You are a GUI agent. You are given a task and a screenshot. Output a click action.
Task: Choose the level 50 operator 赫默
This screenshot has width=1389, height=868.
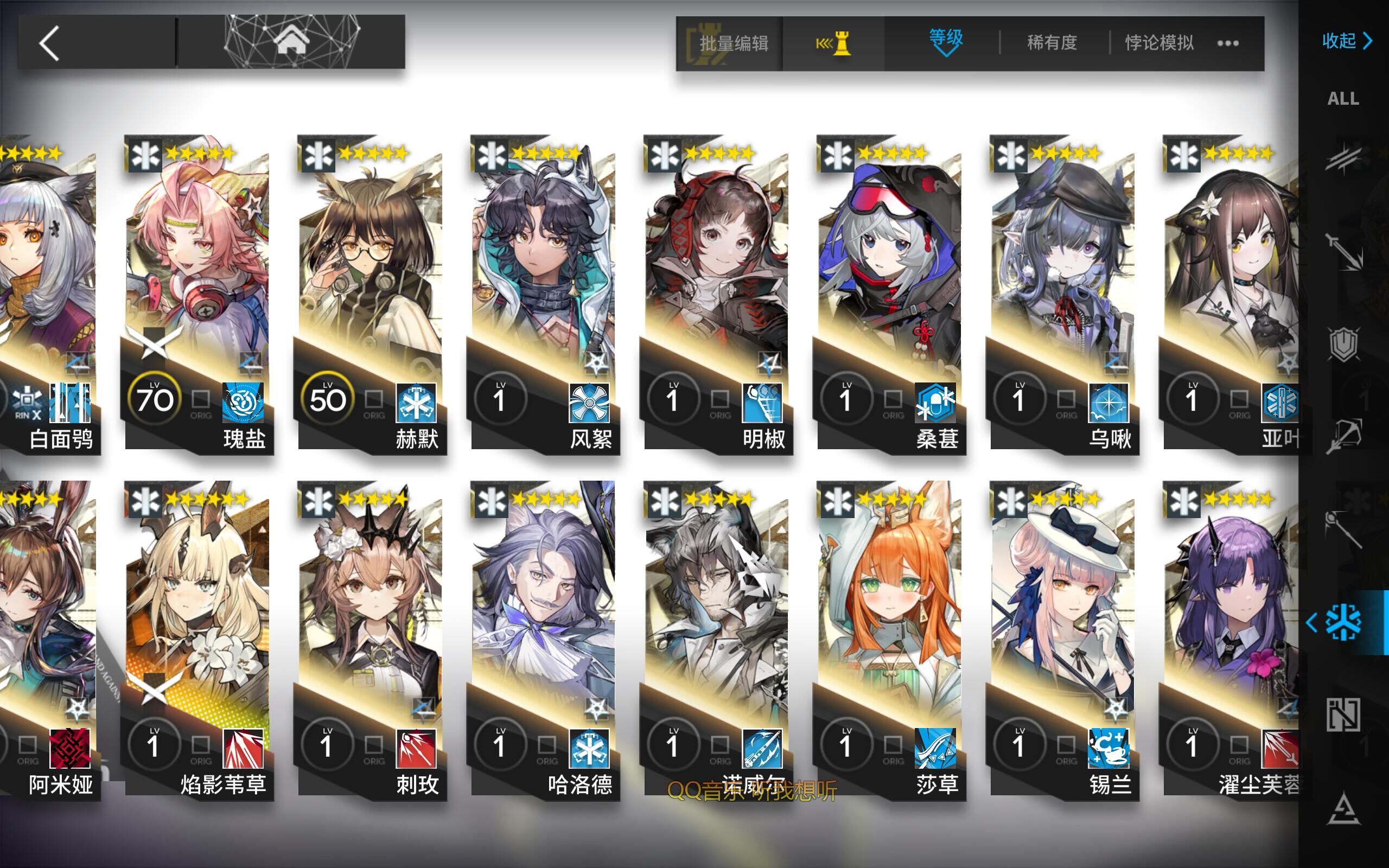tap(371, 293)
